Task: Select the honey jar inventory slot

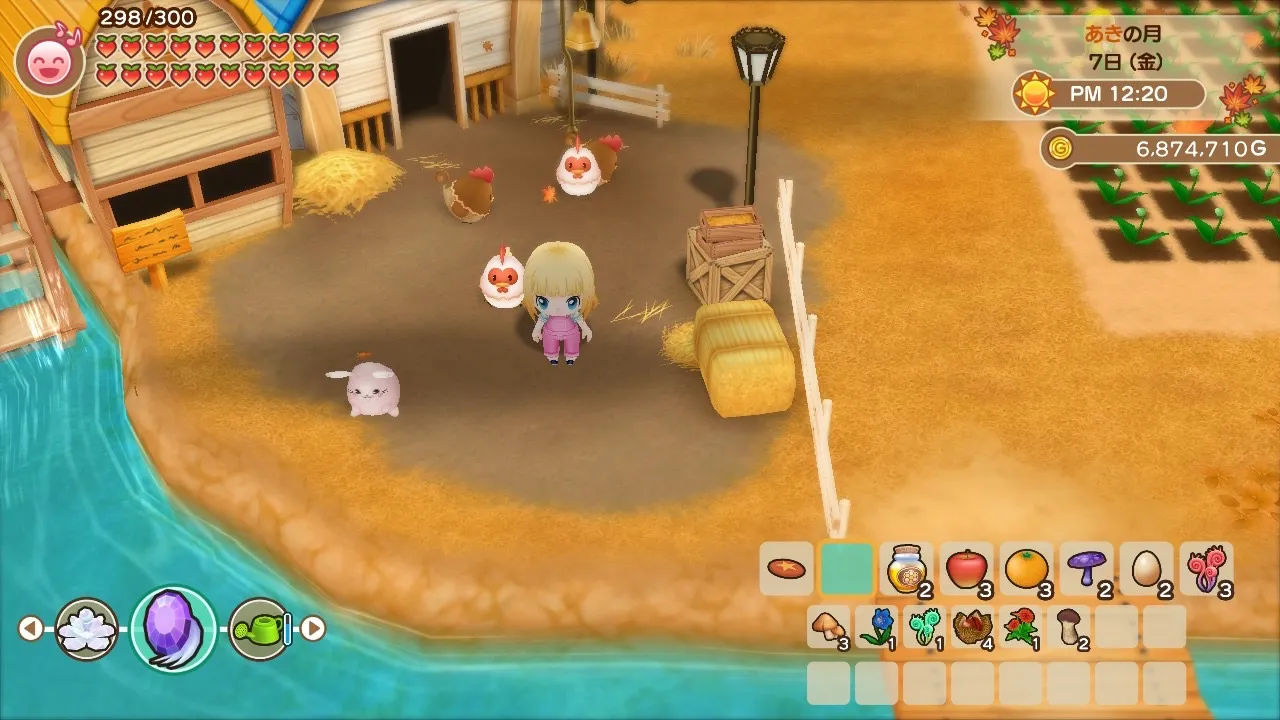Action: (x=906, y=569)
